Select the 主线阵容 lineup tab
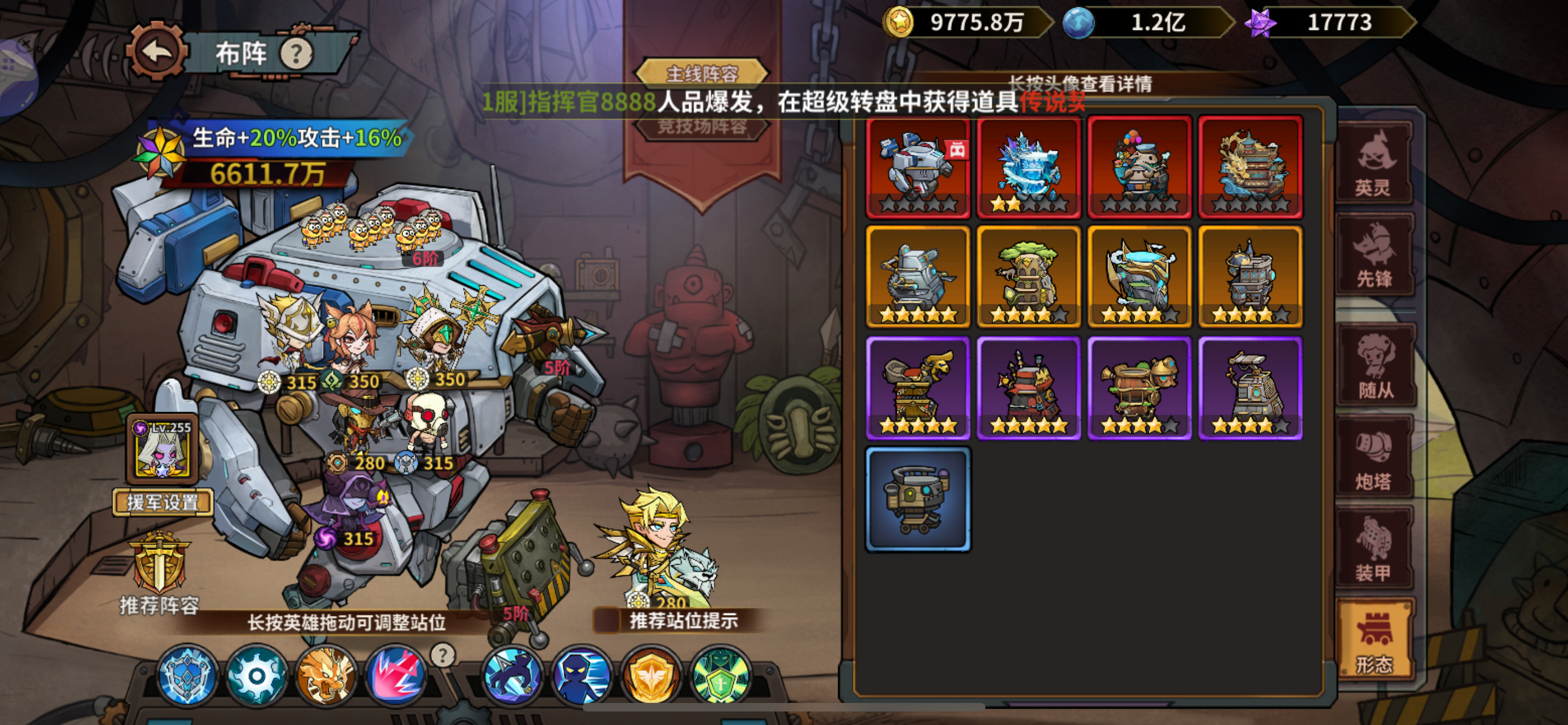Screen dimensions: 1568x725 click(x=701, y=72)
